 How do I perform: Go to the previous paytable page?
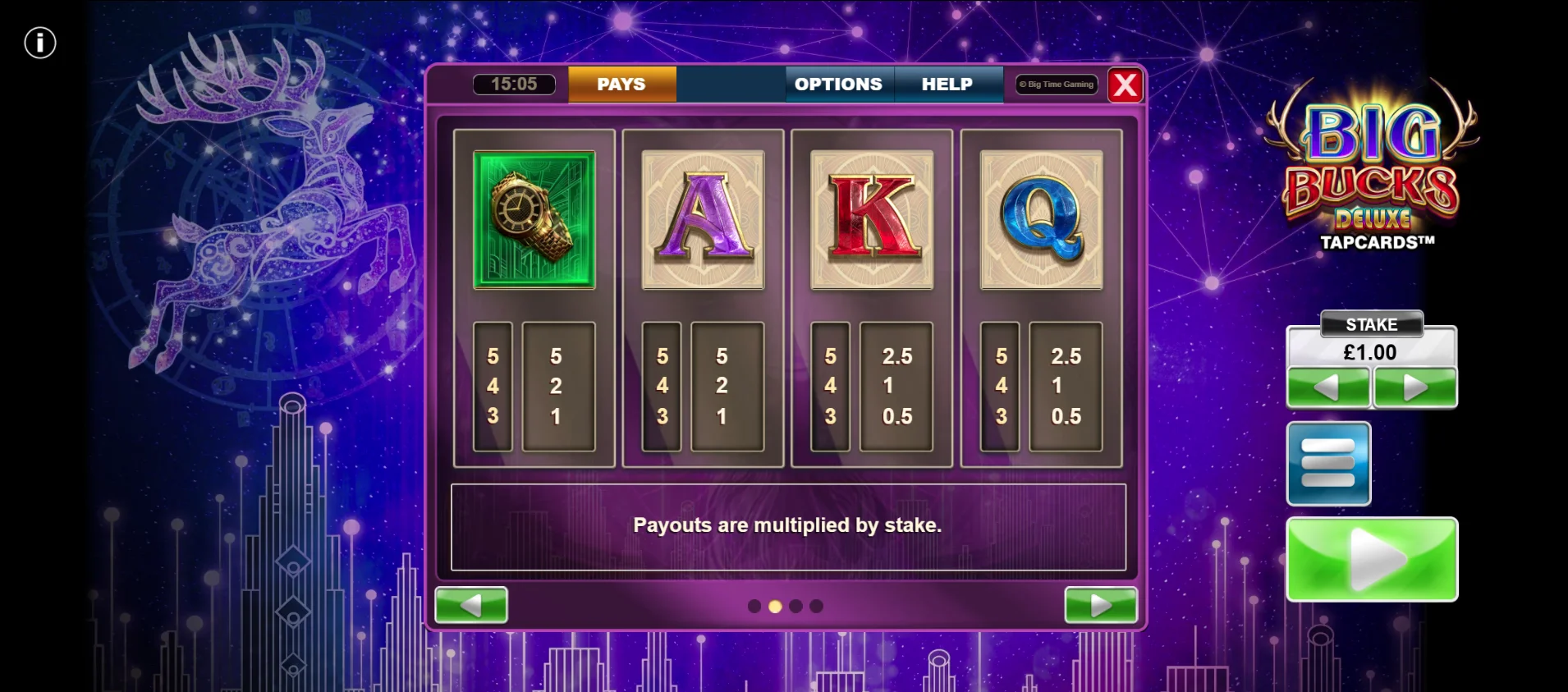(470, 605)
